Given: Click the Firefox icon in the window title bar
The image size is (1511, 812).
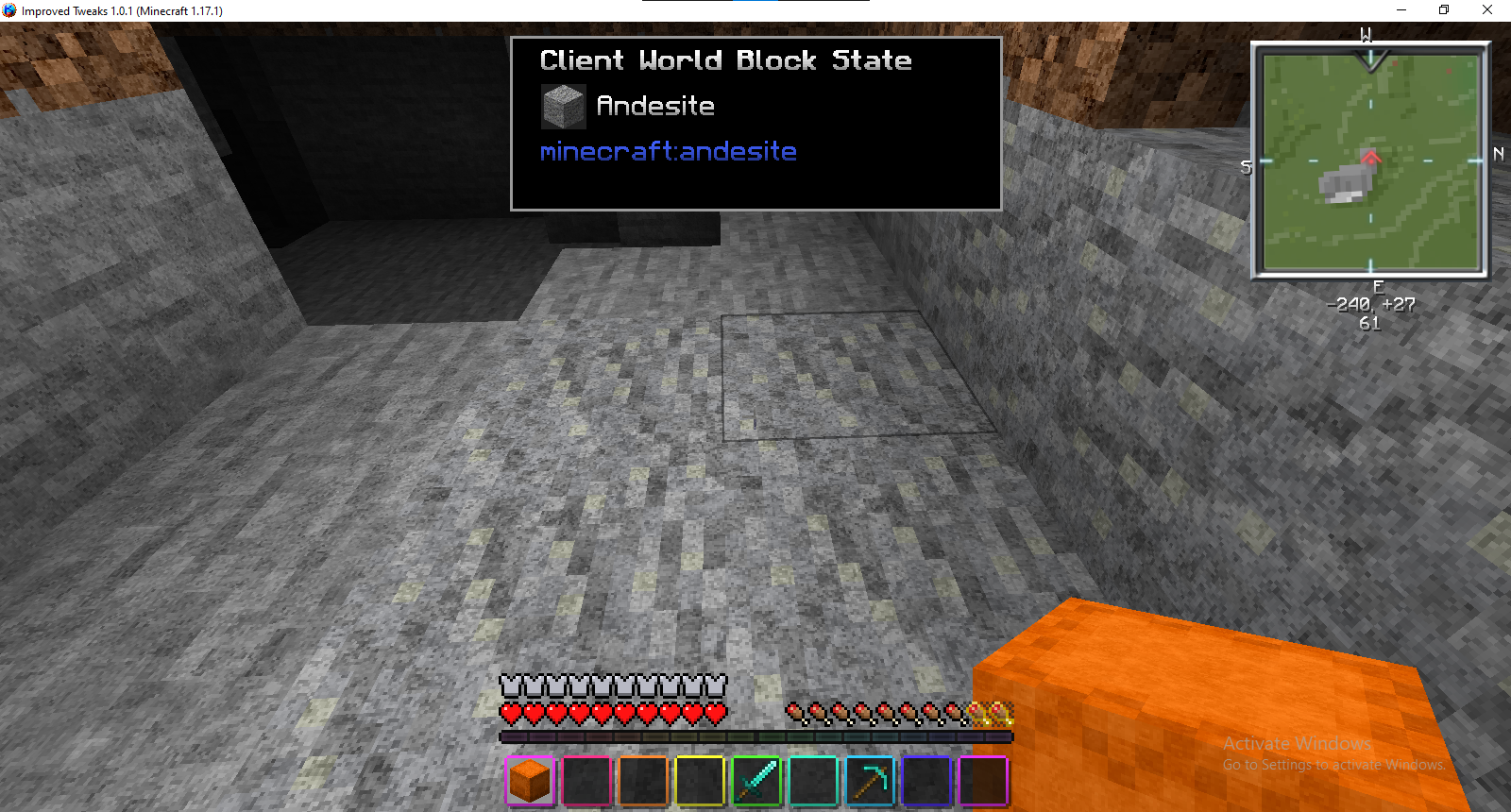Looking at the screenshot, I should pyautogui.click(x=9, y=10).
